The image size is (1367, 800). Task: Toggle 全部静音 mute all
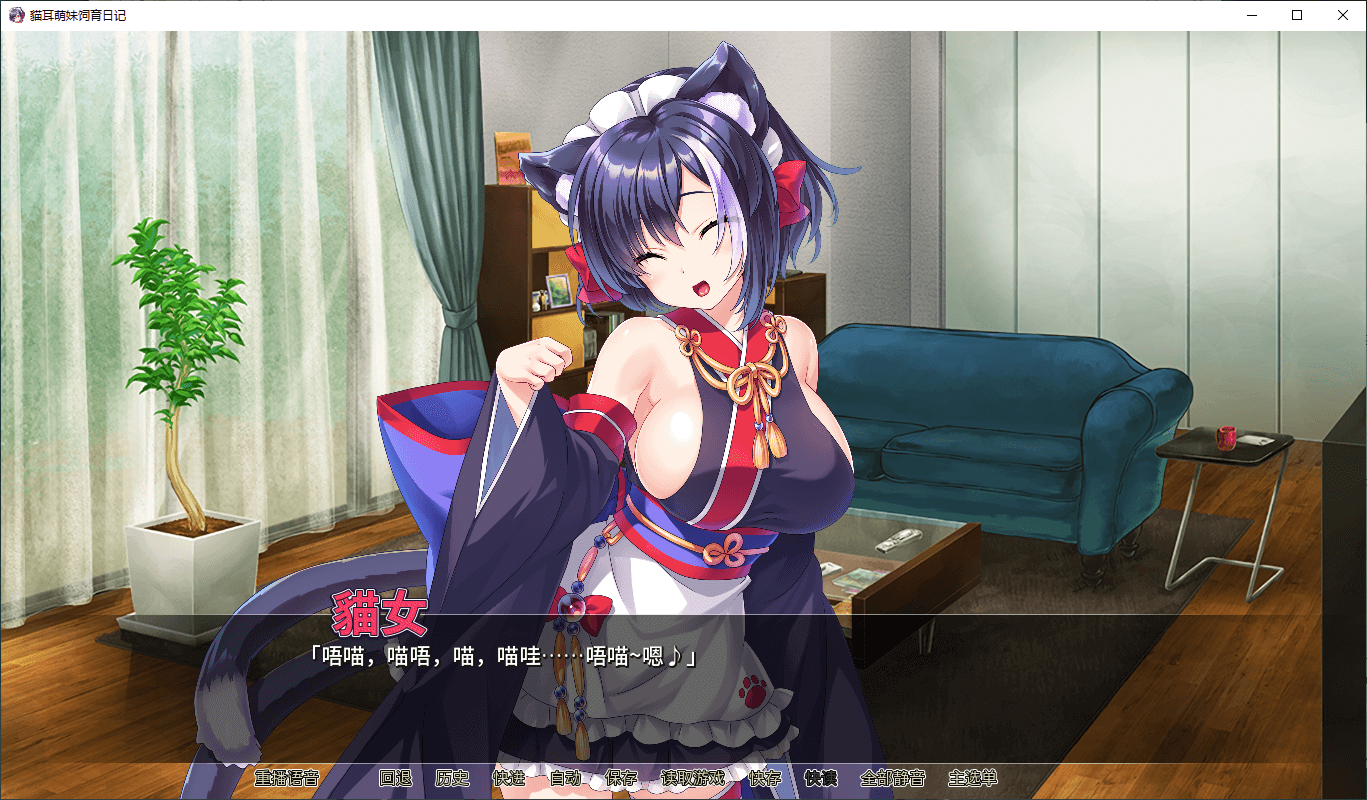893,778
